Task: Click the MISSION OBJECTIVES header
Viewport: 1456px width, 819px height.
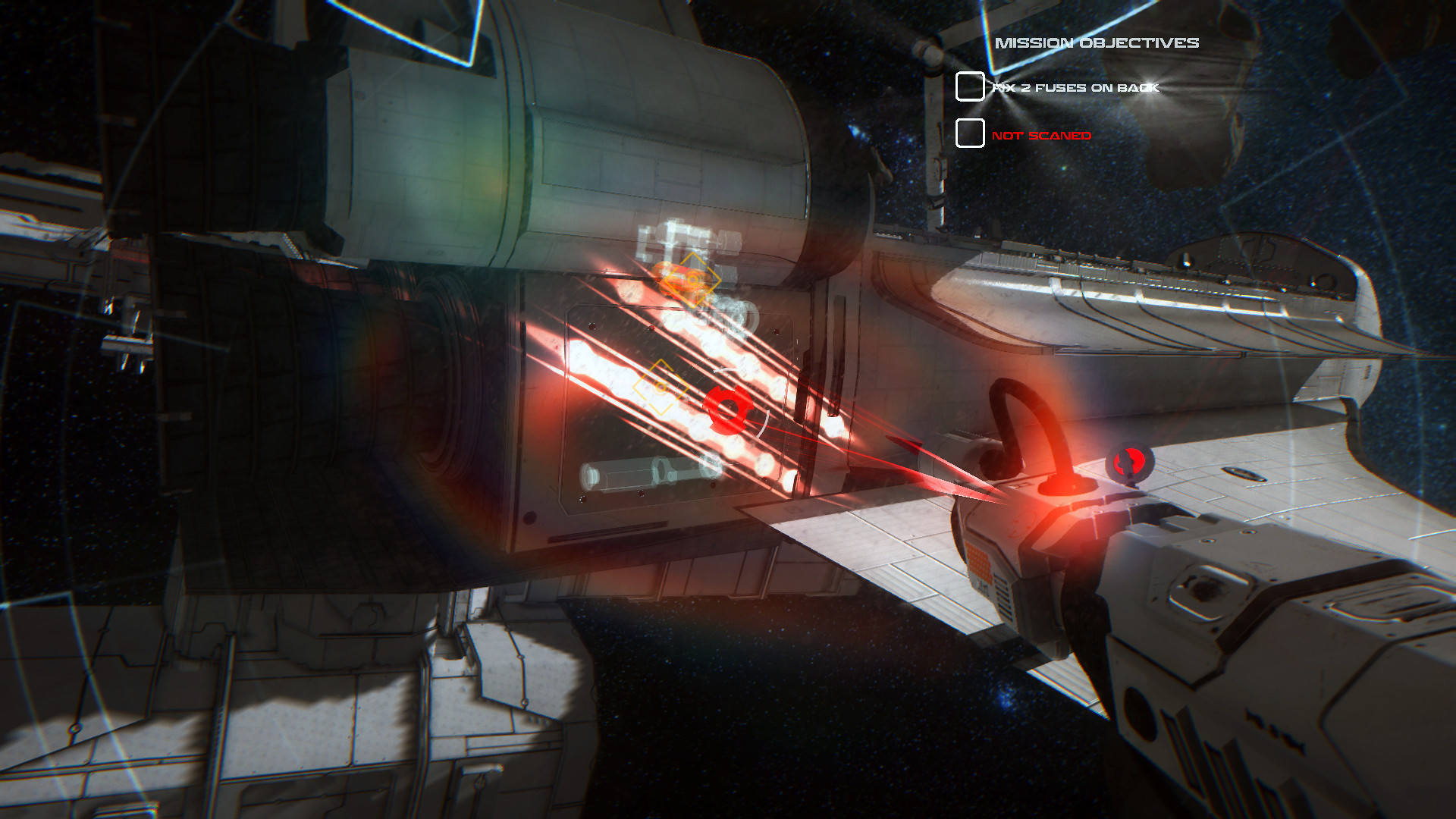Action: pos(1098,43)
